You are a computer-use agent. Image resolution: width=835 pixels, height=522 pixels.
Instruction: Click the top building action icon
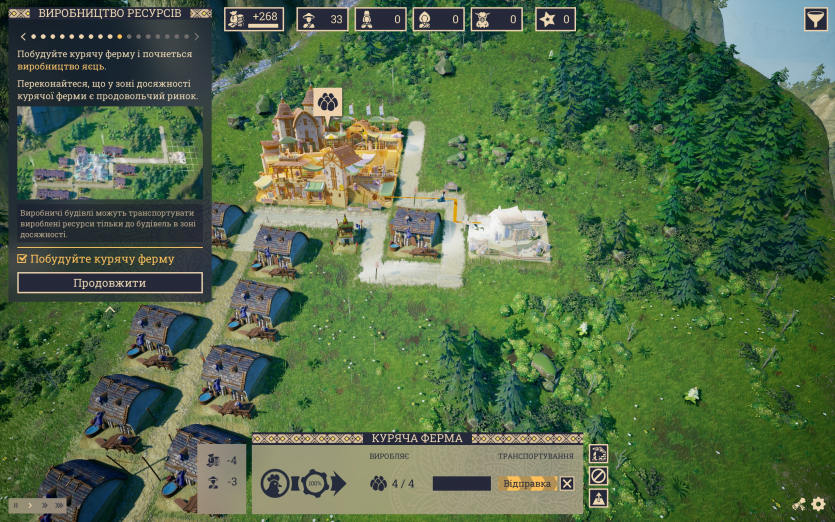tap(598, 454)
